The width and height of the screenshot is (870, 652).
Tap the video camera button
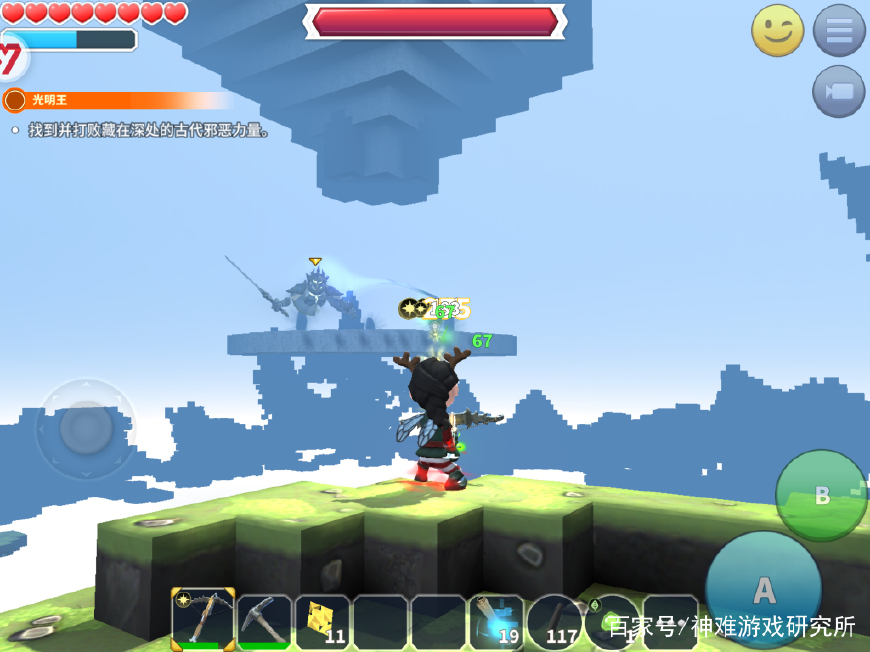[838, 92]
